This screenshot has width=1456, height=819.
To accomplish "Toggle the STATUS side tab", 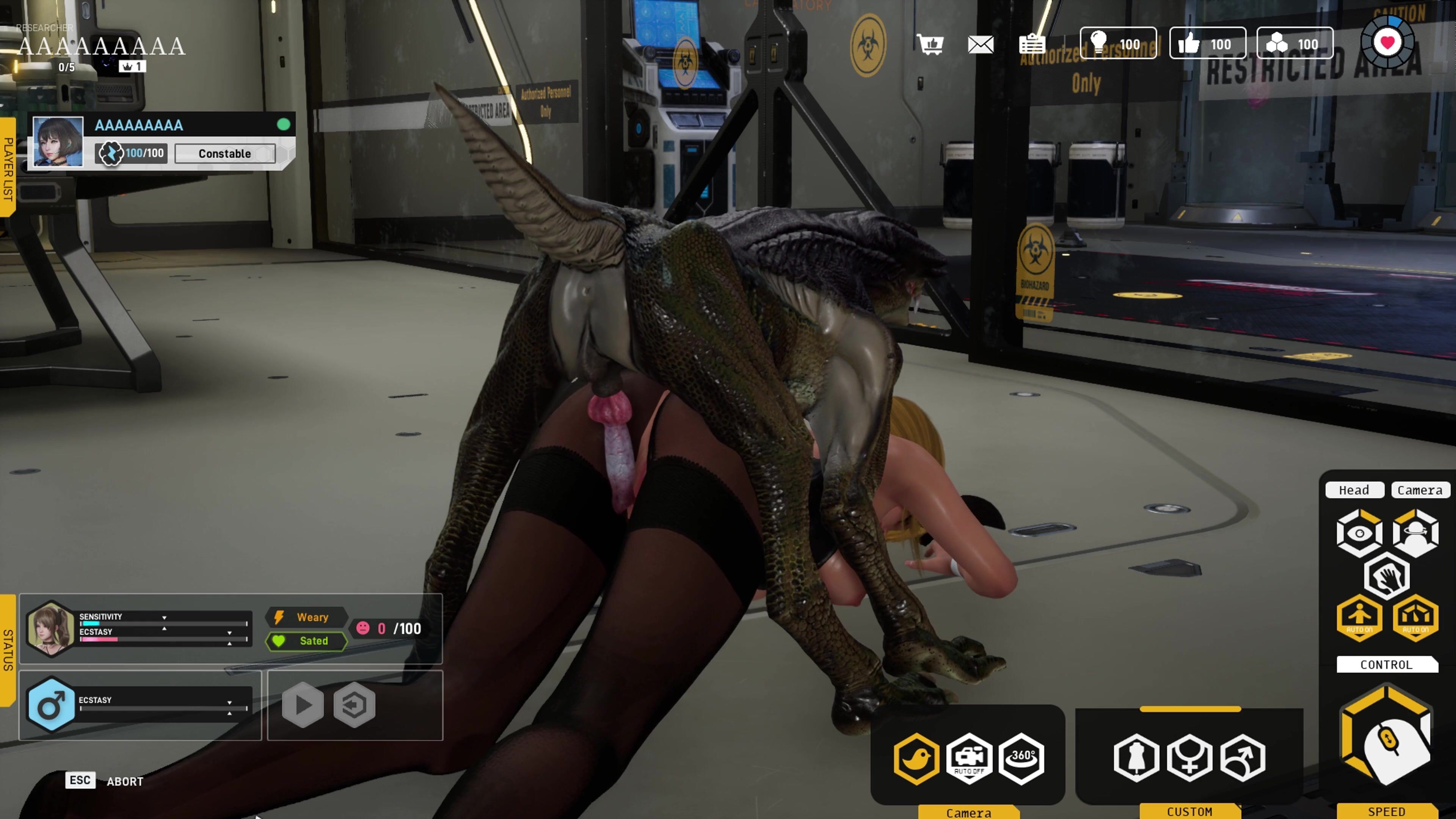I will 8,650.
